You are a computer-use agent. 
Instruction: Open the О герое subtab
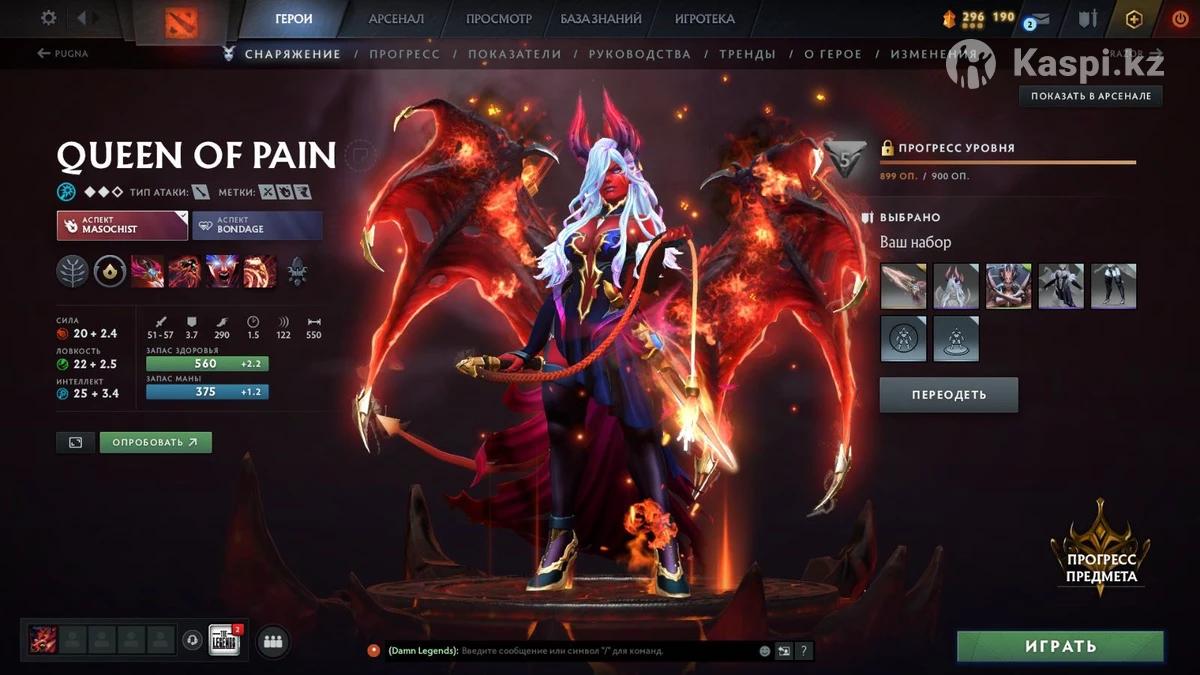click(x=832, y=54)
